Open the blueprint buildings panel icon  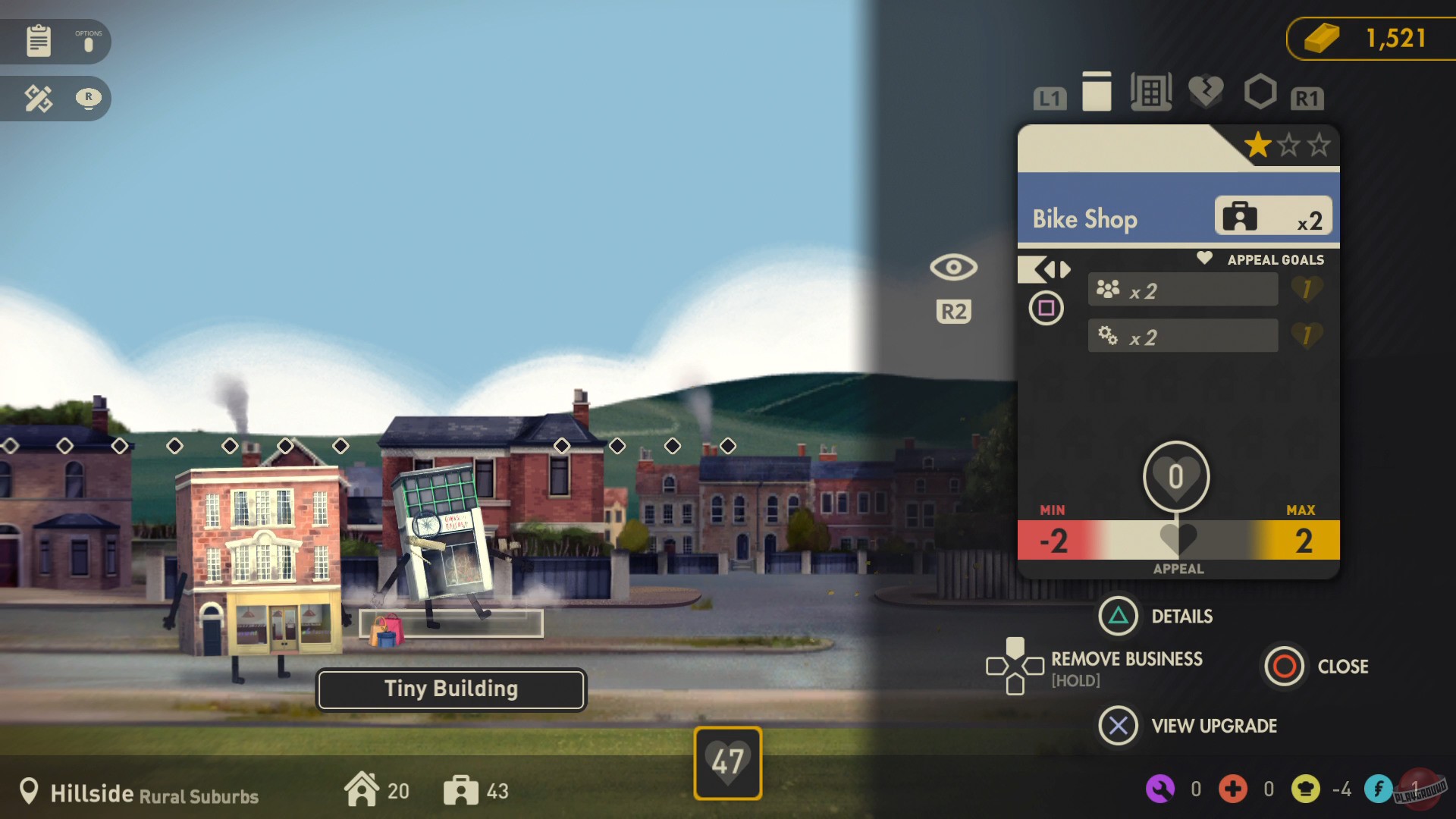[x=1151, y=91]
